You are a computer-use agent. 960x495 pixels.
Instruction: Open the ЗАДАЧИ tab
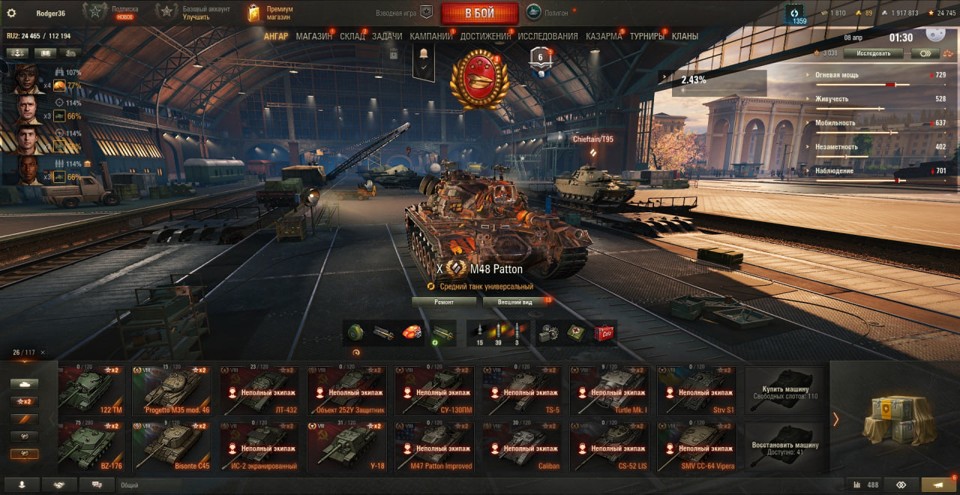pos(387,36)
